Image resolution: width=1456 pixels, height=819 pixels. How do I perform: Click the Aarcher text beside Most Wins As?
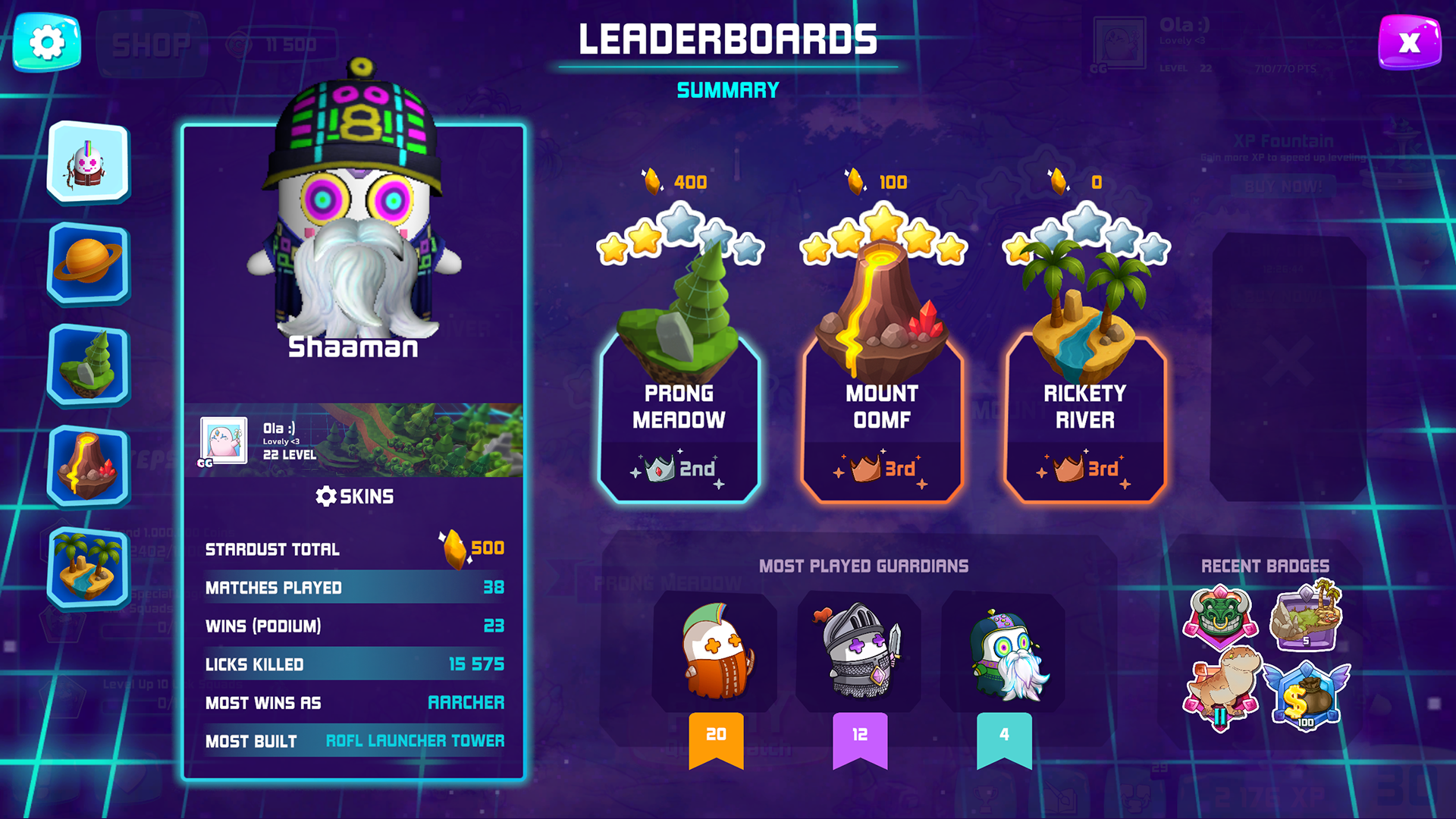tap(467, 703)
